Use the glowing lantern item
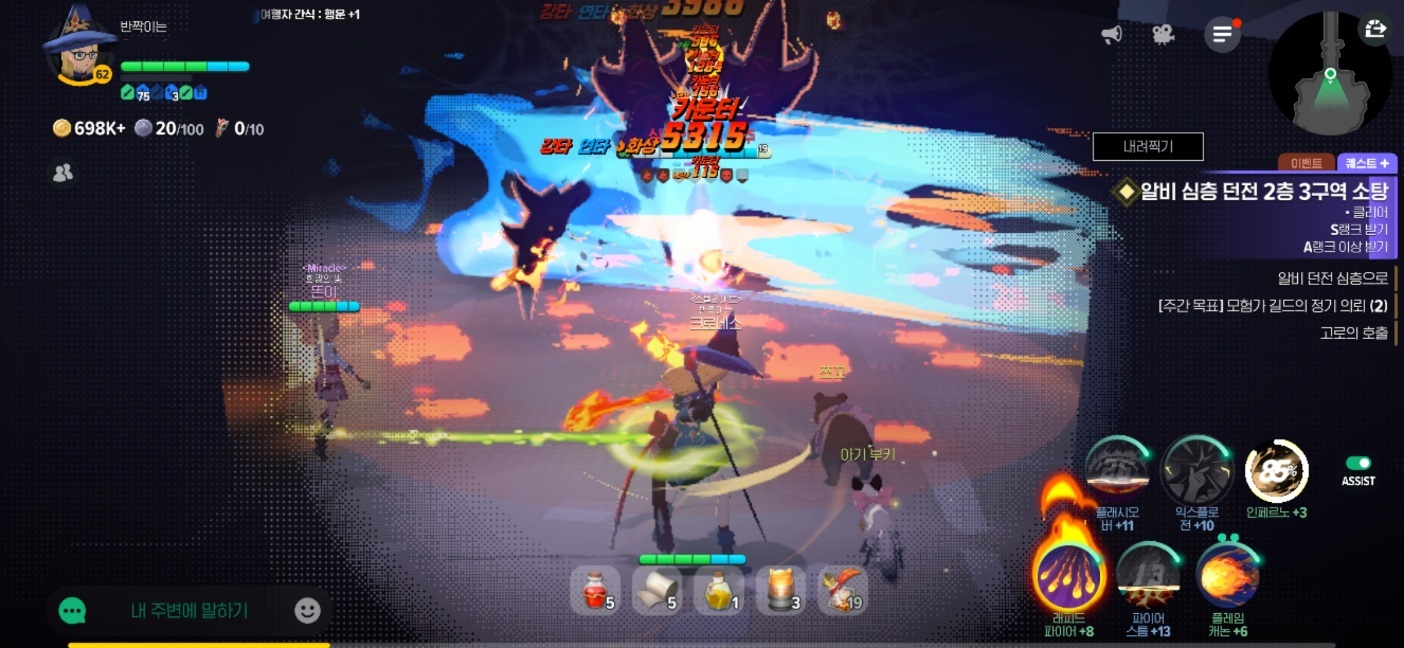Image resolution: width=1404 pixels, height=648 pixels. 780,590
